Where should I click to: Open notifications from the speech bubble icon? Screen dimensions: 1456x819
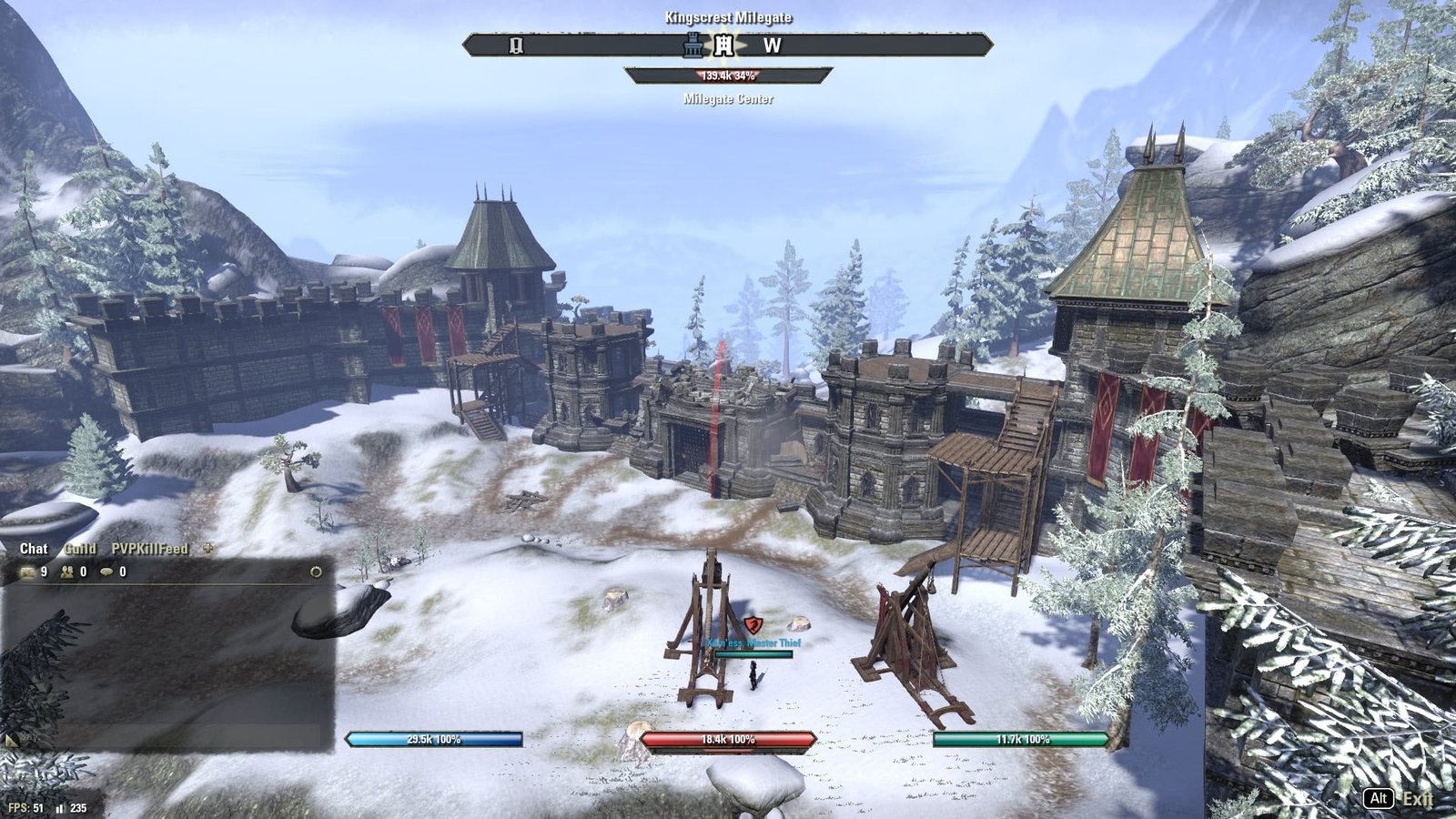[x=107, y=572]
